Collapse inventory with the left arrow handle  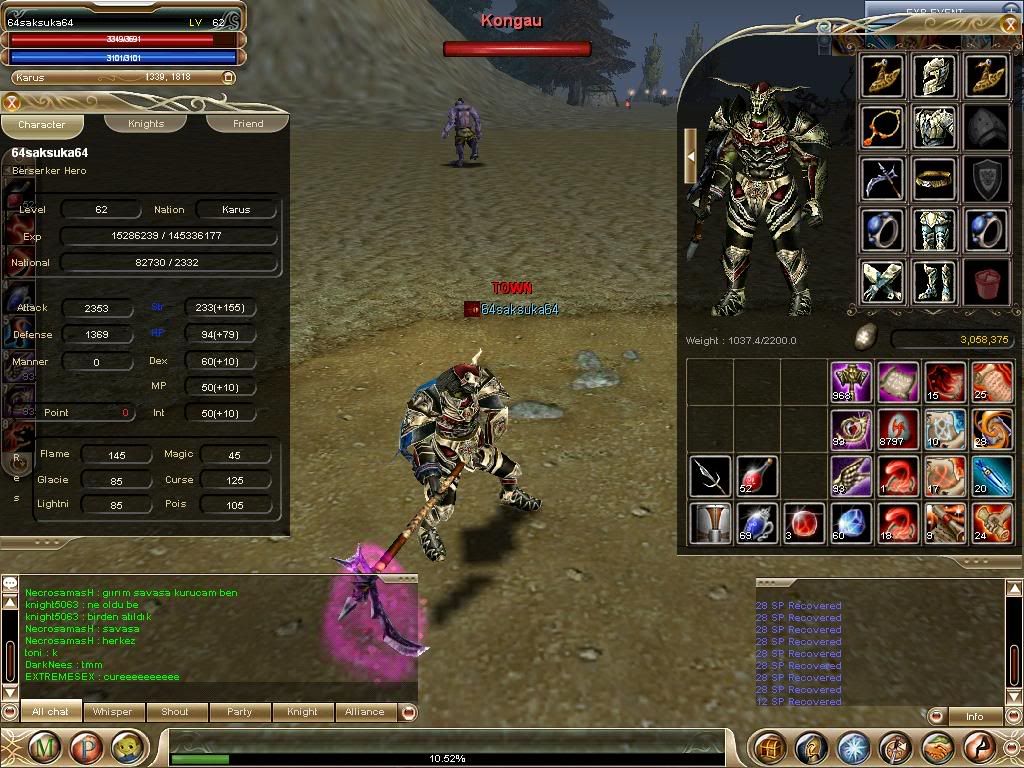690,155
